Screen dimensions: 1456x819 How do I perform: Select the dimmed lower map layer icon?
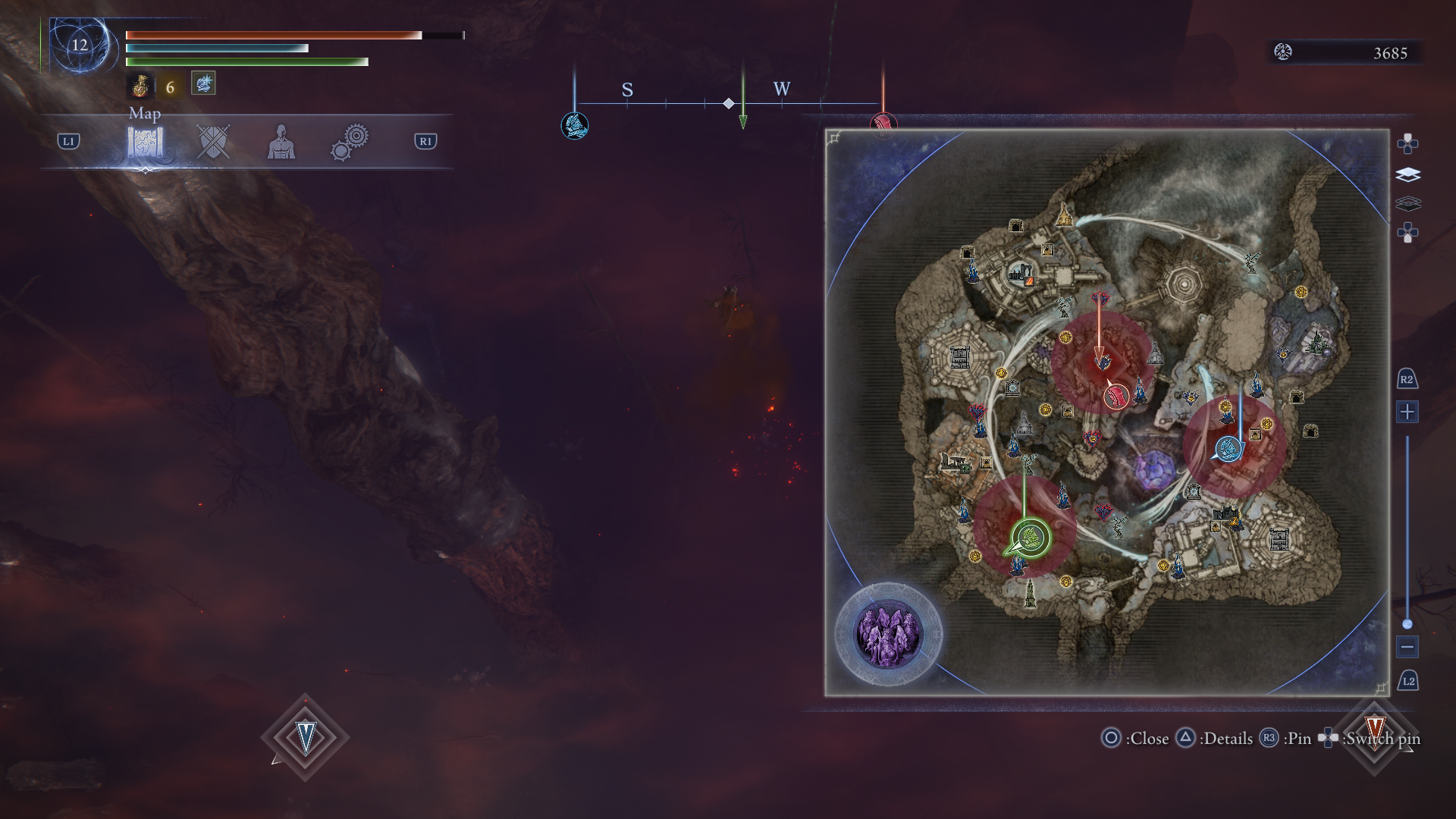click(x=1407, y=203)
